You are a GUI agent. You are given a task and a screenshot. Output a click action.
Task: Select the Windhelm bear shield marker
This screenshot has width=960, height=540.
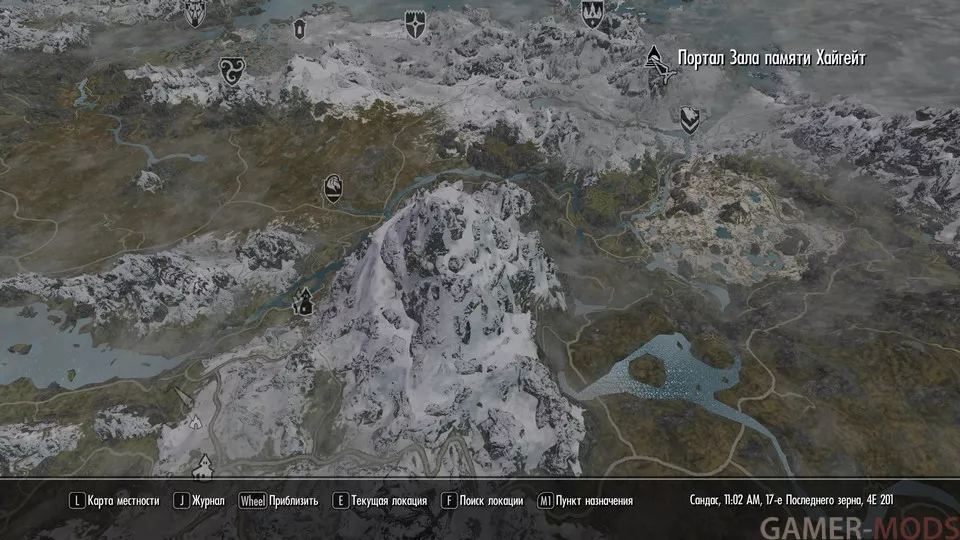coord(689,120)
